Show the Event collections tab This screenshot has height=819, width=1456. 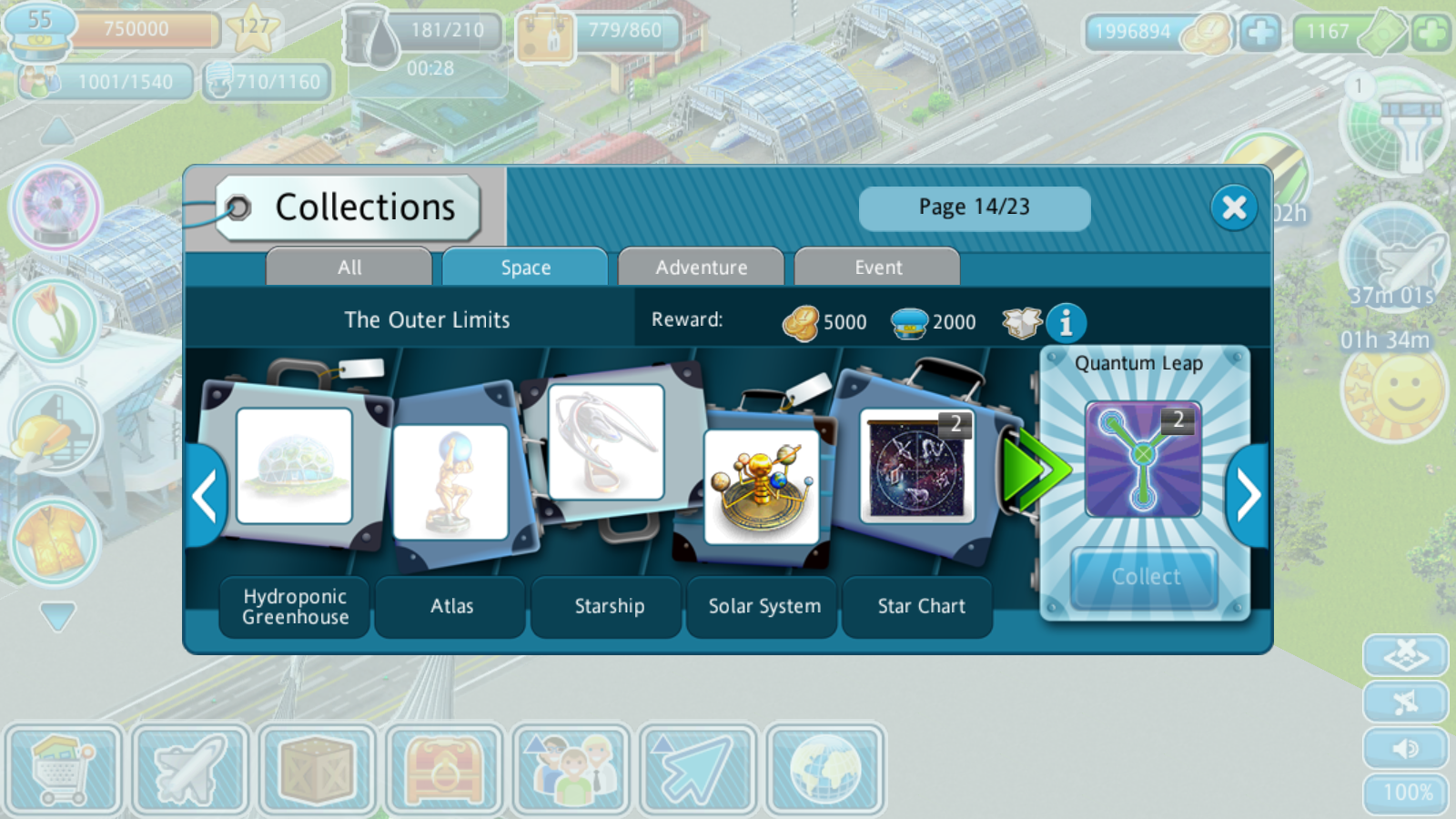coord(877,268)
